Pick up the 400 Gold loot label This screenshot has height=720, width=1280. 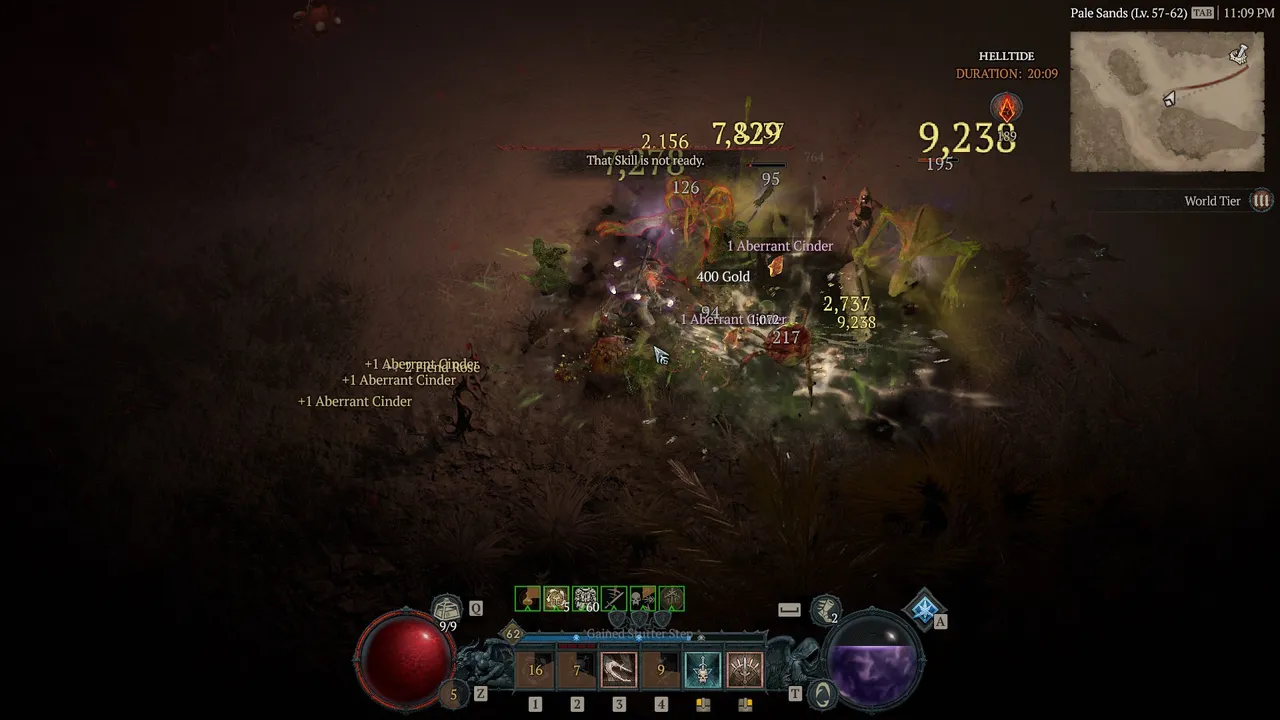(723, 277)
